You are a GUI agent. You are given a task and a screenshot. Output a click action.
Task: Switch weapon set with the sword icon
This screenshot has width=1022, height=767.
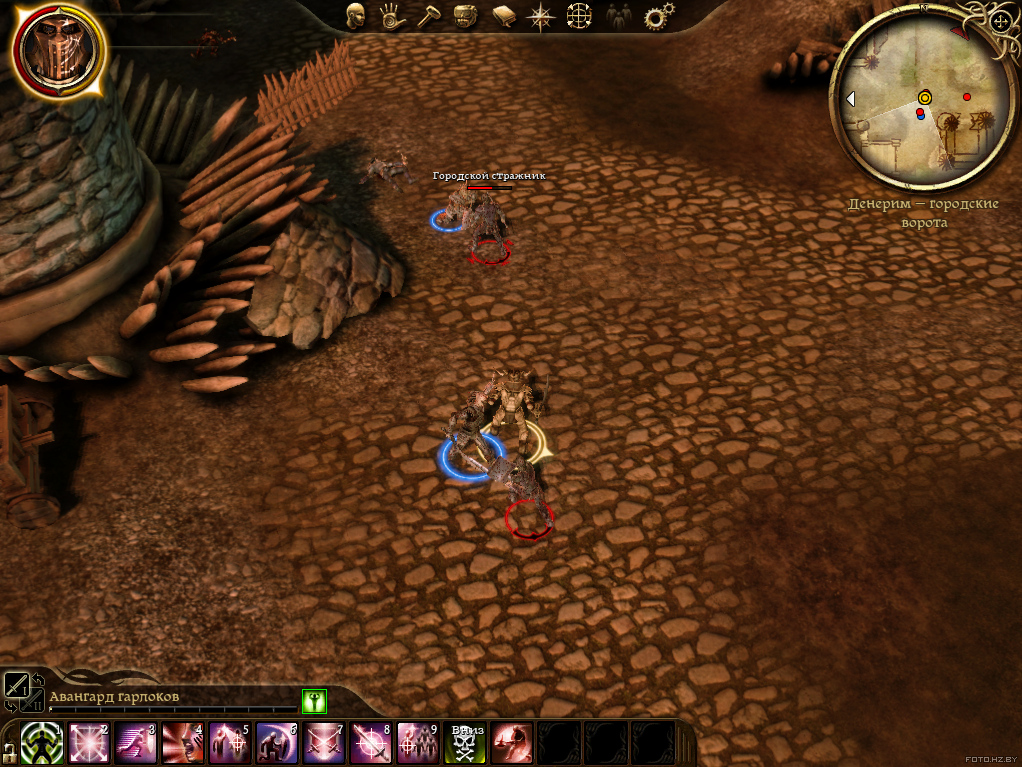click(x=17, y=685)
